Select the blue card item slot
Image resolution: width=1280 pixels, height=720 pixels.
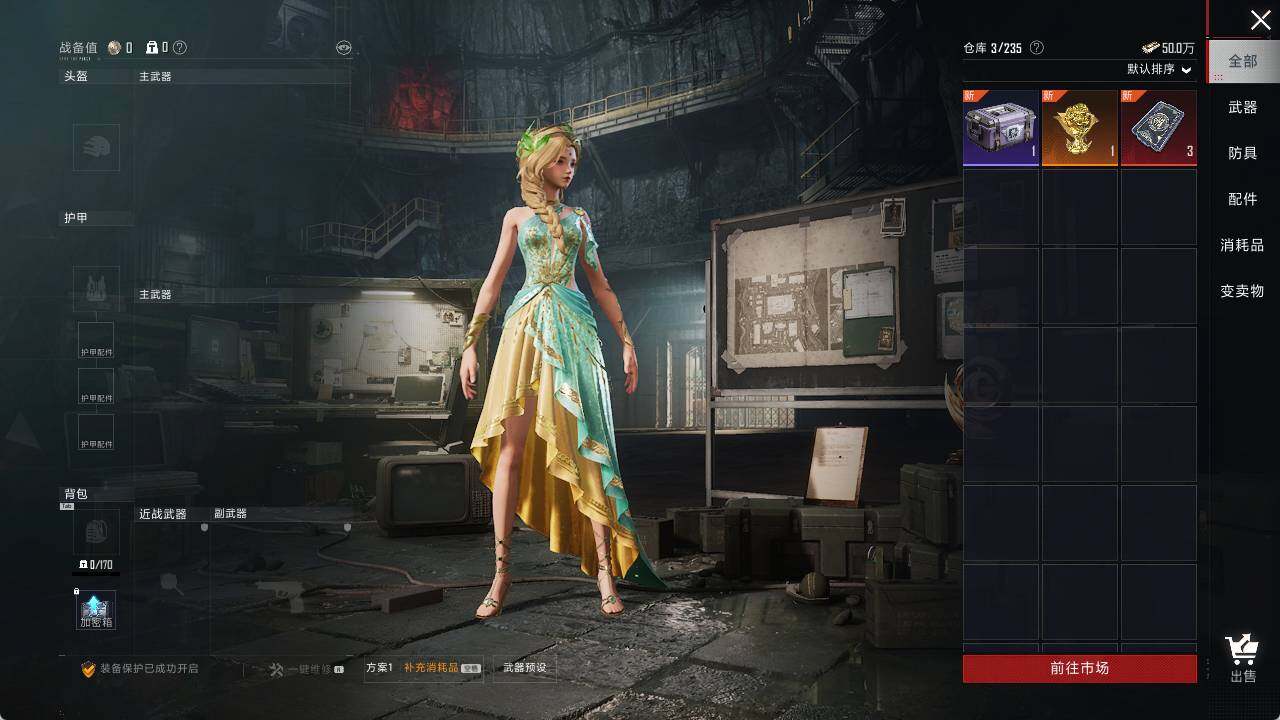[1158, 128]
